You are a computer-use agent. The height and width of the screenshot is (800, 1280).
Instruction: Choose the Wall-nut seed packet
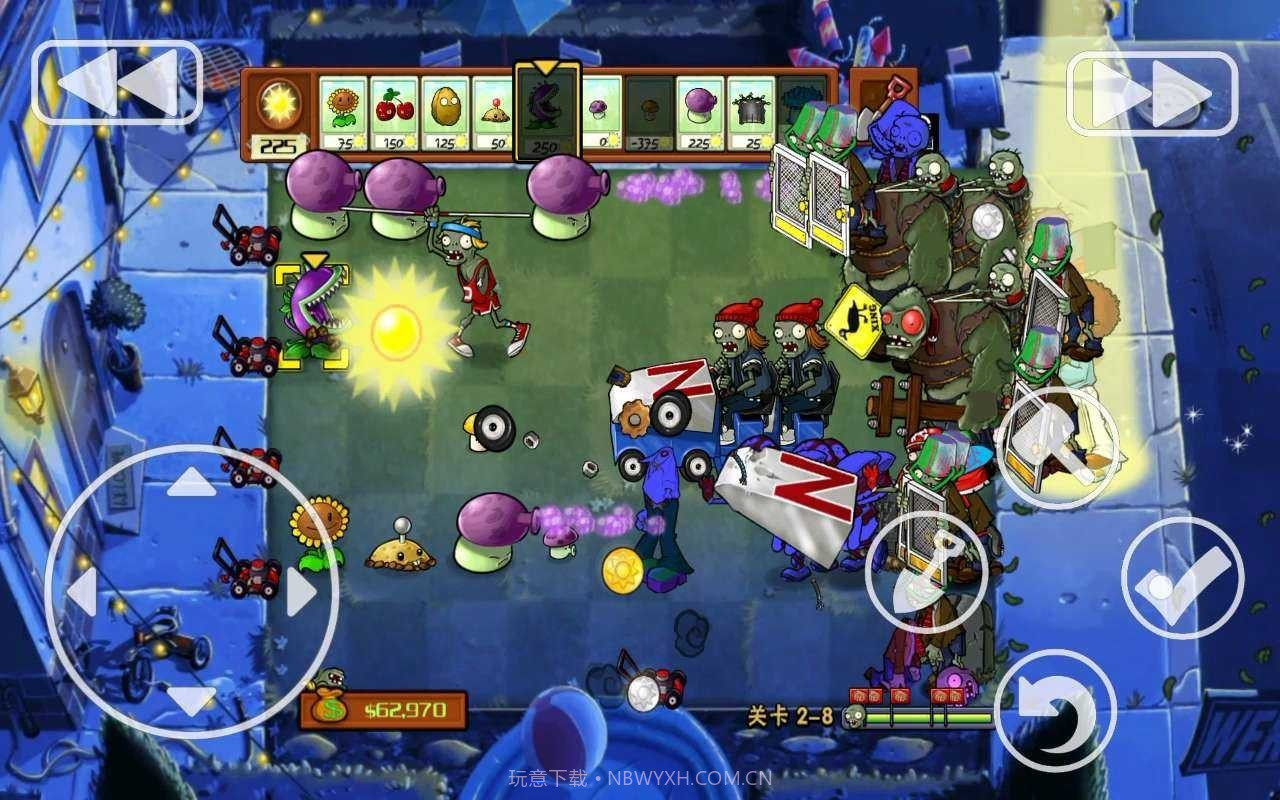point(445,110)
